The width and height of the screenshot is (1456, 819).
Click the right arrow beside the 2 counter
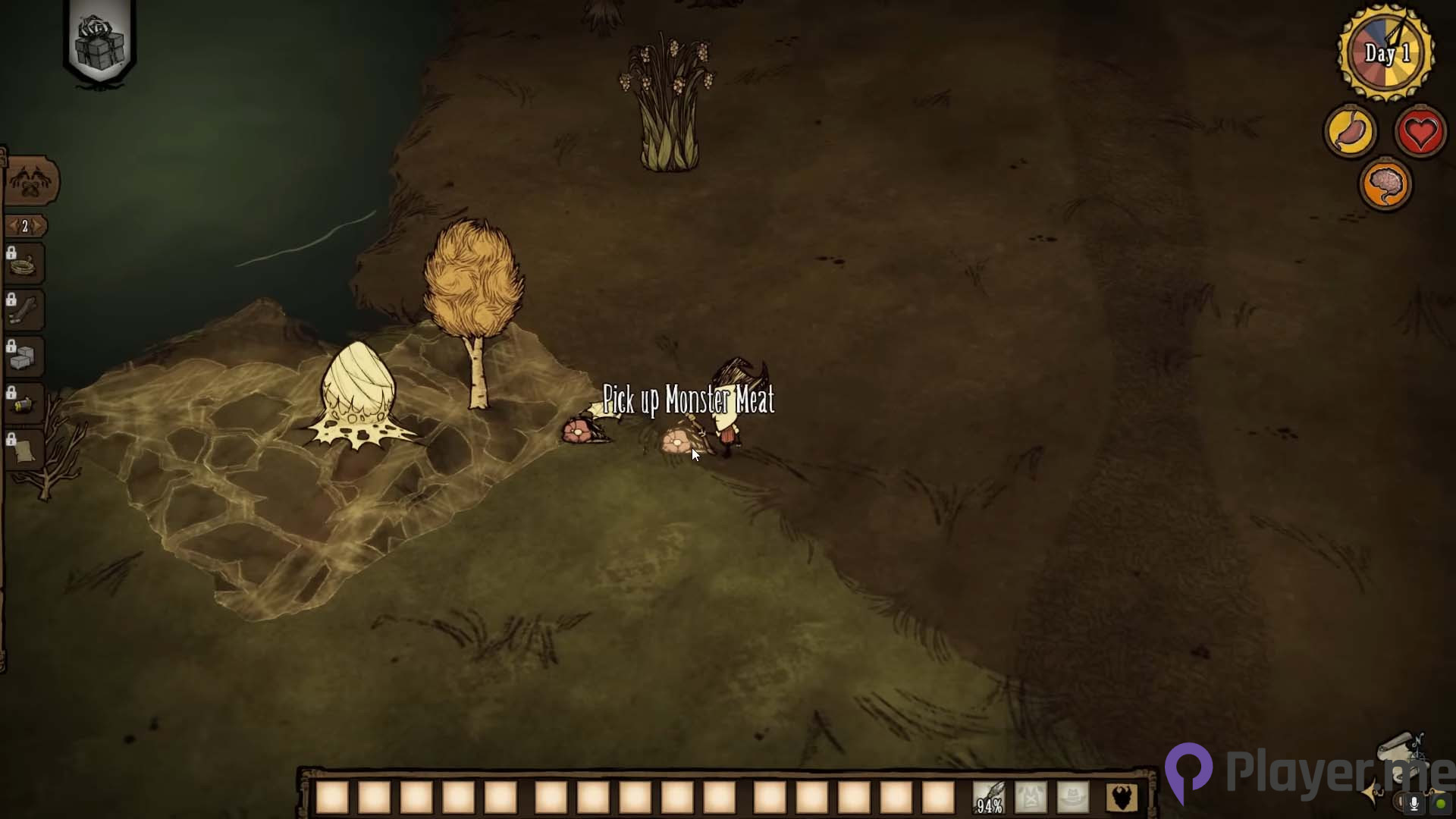38,225
